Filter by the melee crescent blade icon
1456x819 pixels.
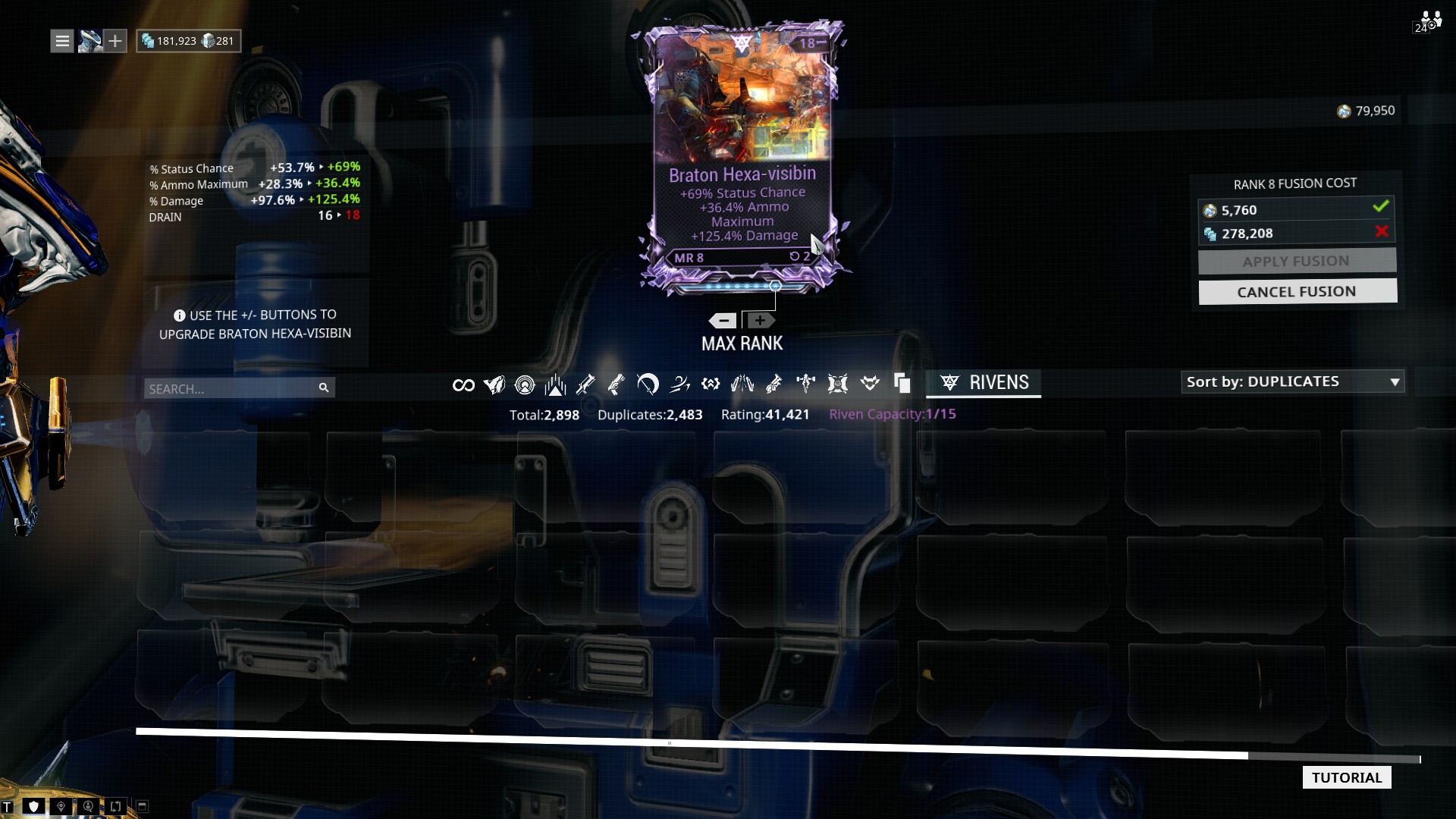pyautogui.click(x=648, y=384)
